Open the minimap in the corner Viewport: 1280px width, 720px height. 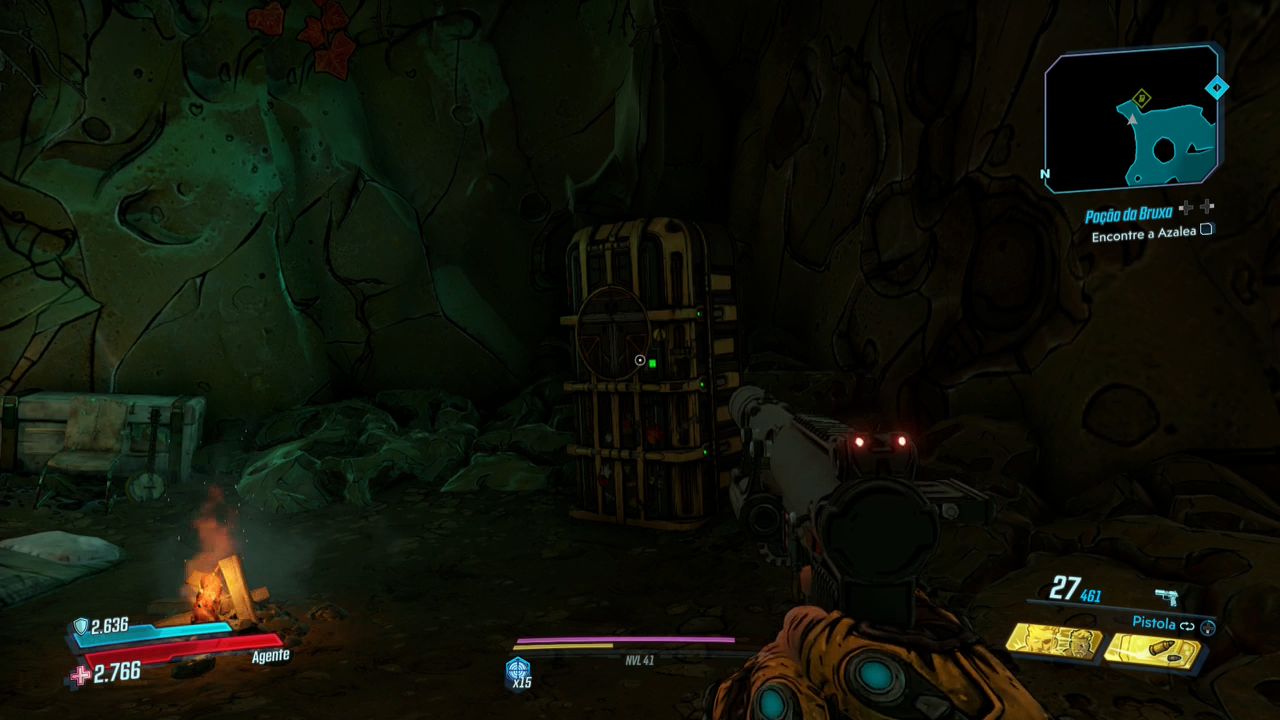[x=1130, y=120]
